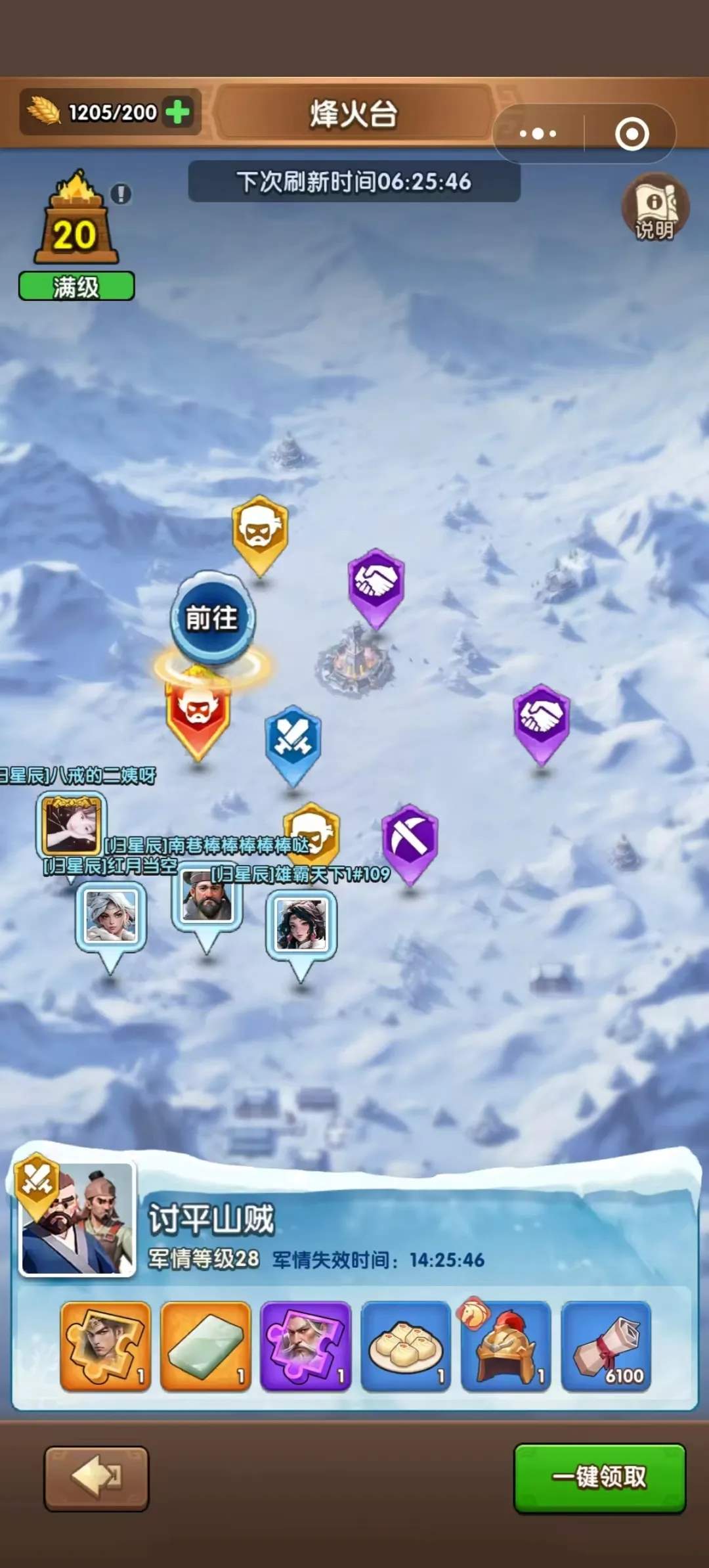
Task: View the golden helmet reward slot
Action: (x=505, y=1346)
